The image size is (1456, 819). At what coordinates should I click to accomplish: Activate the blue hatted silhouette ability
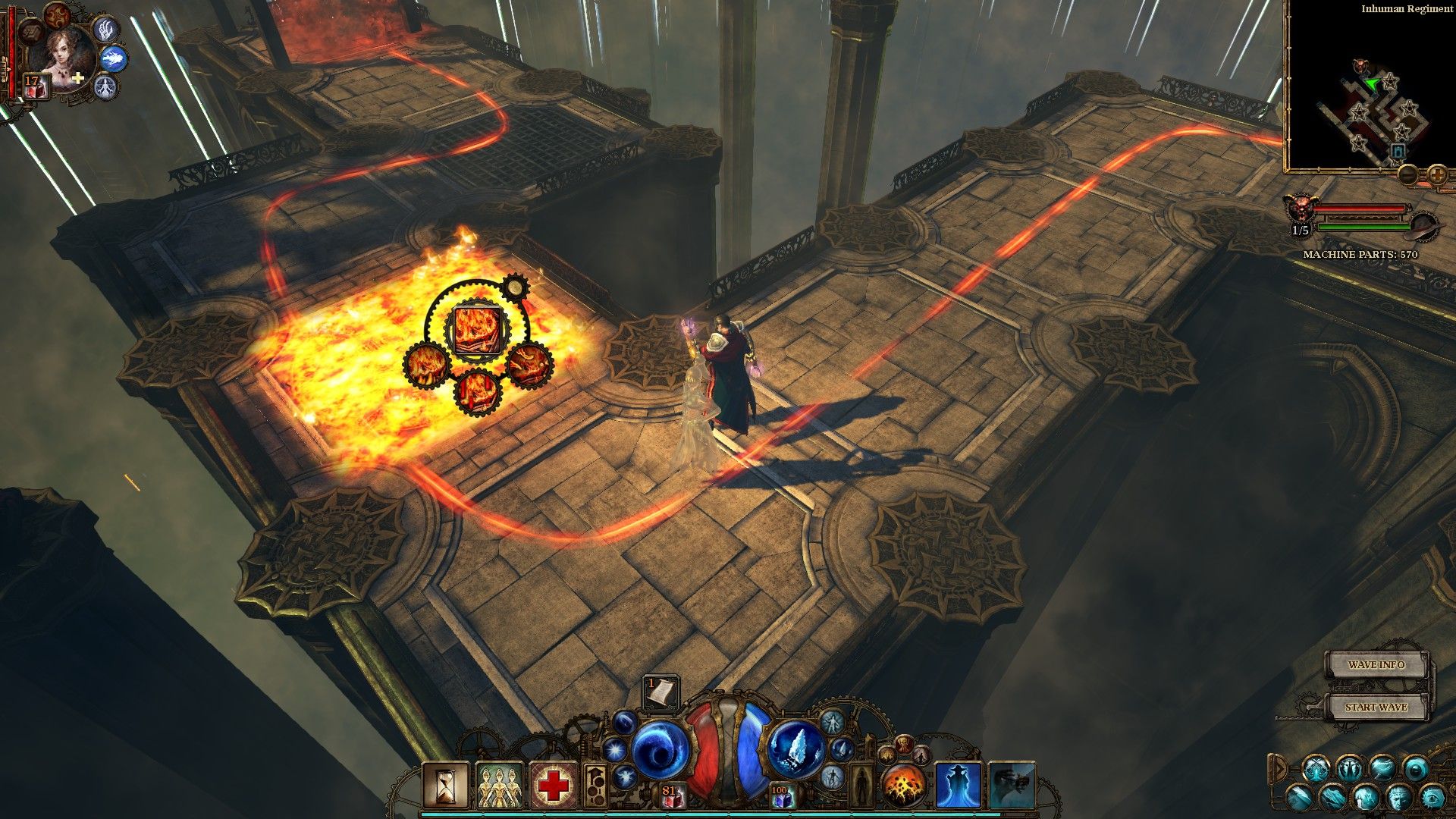(958, 786)
